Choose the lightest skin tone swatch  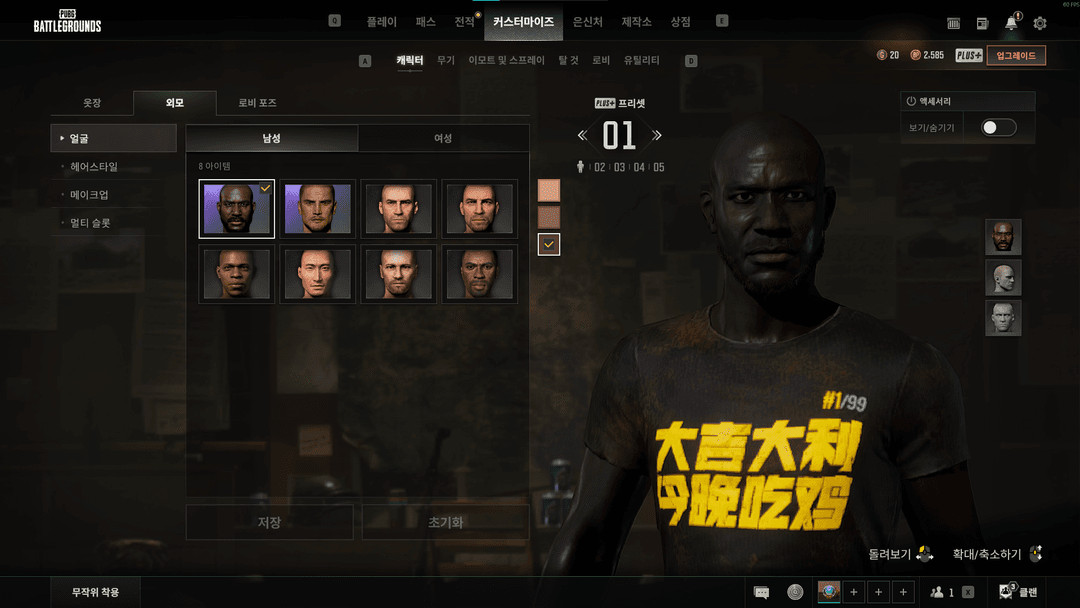549,190
